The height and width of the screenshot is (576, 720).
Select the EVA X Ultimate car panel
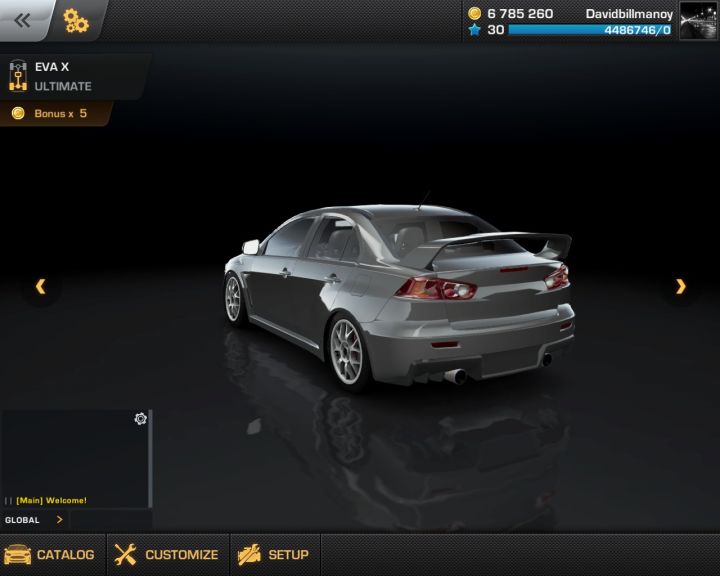click(70, 76)
